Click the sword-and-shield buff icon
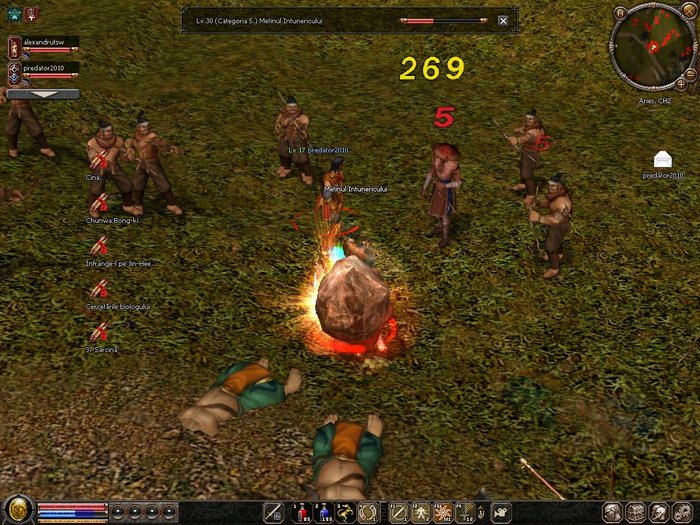The width and height of the screenshot is (700, 525). 33,13
